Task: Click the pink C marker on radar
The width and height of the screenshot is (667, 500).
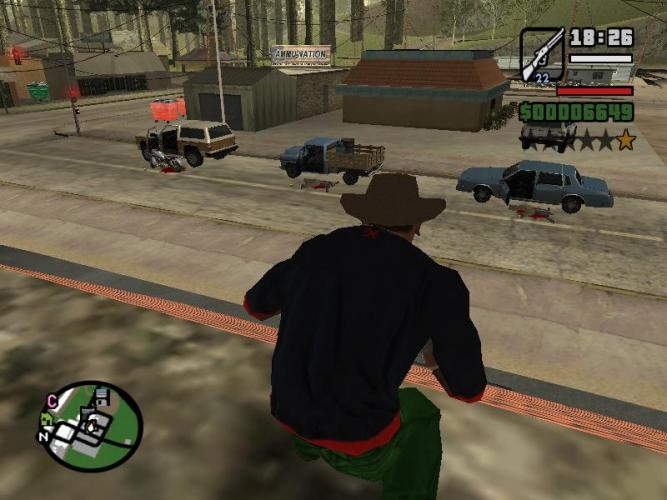Action: [51, 402]
